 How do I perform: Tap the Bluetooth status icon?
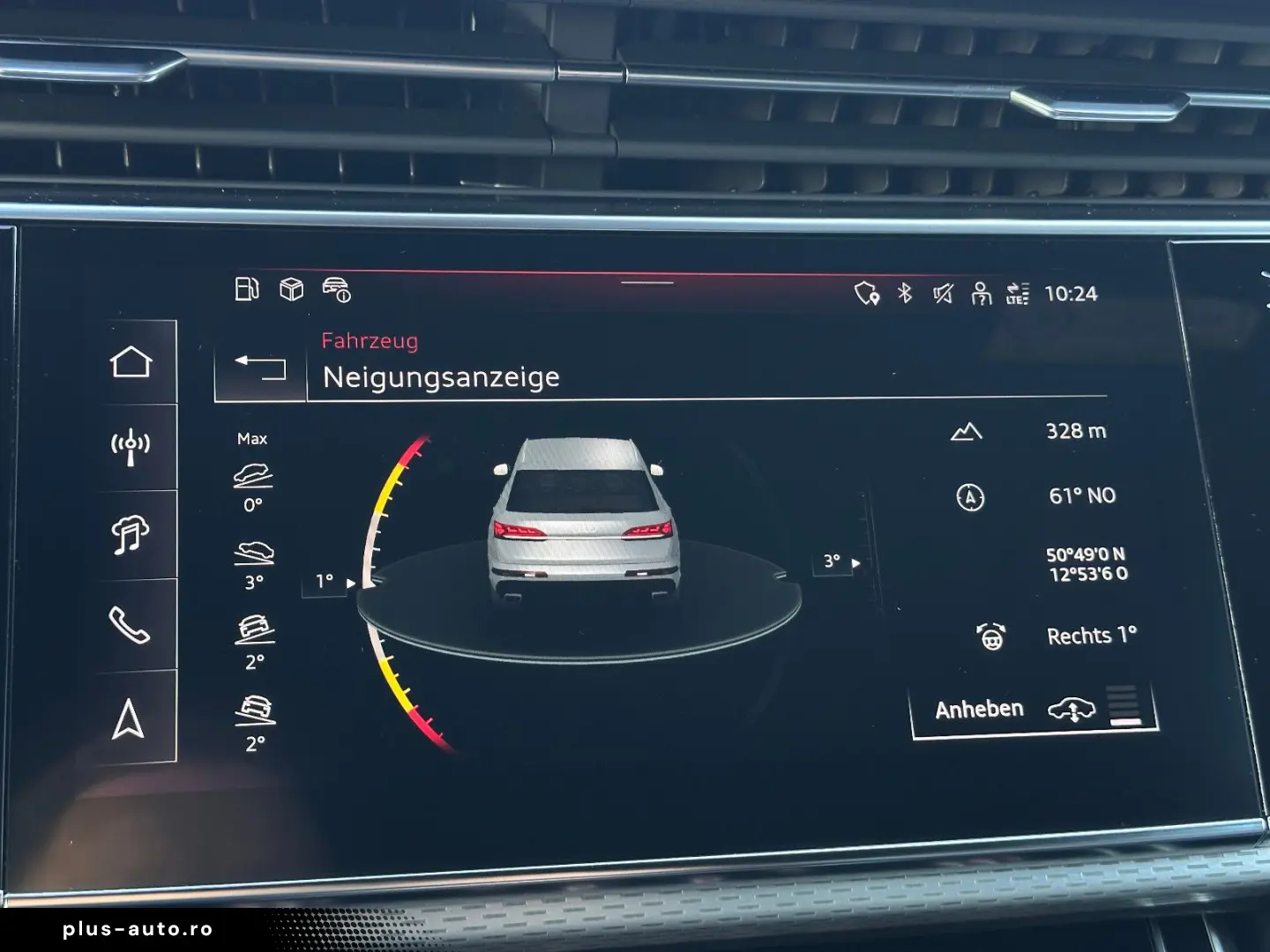pyautogui.click(x=903, y=294)
